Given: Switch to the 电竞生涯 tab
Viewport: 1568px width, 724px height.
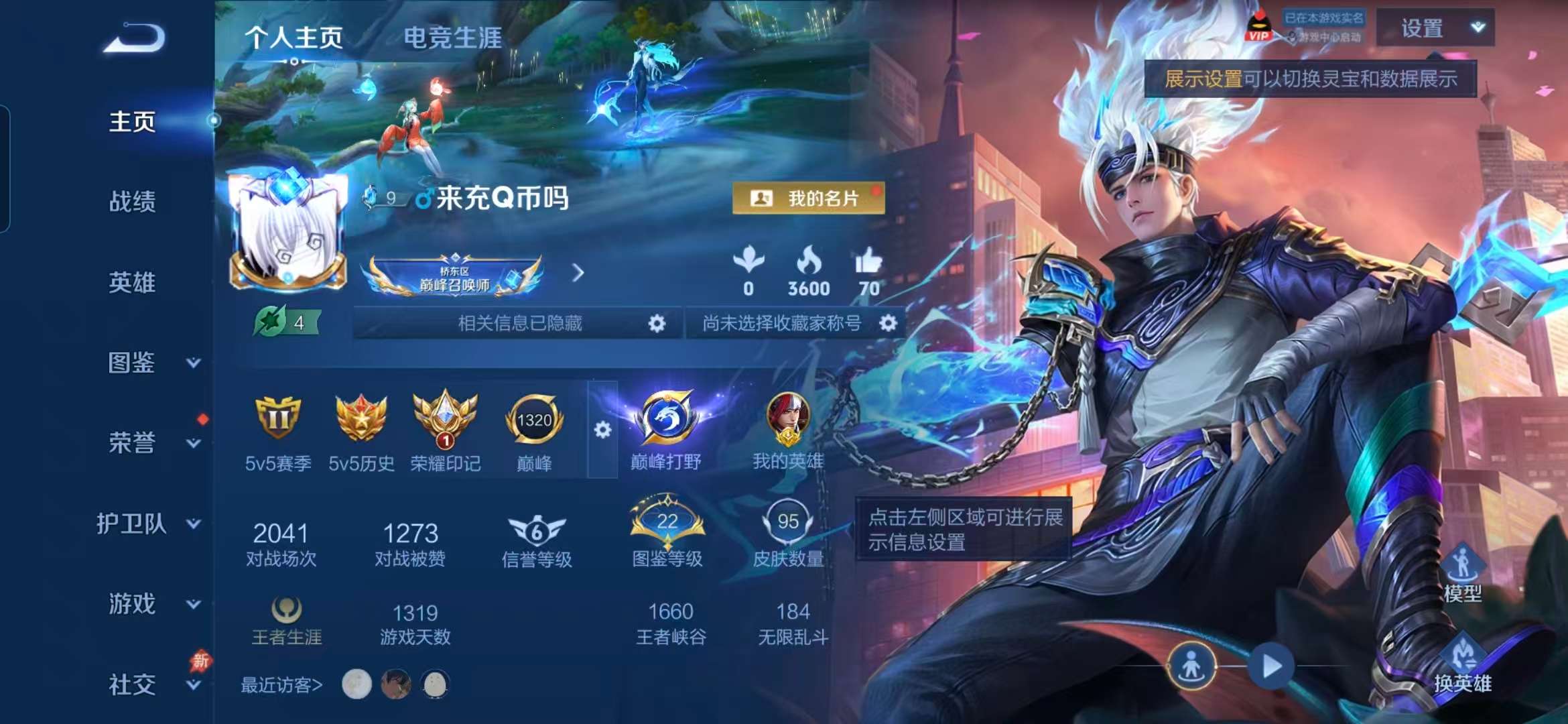Looking at the screenshot, I should [454, 38].
